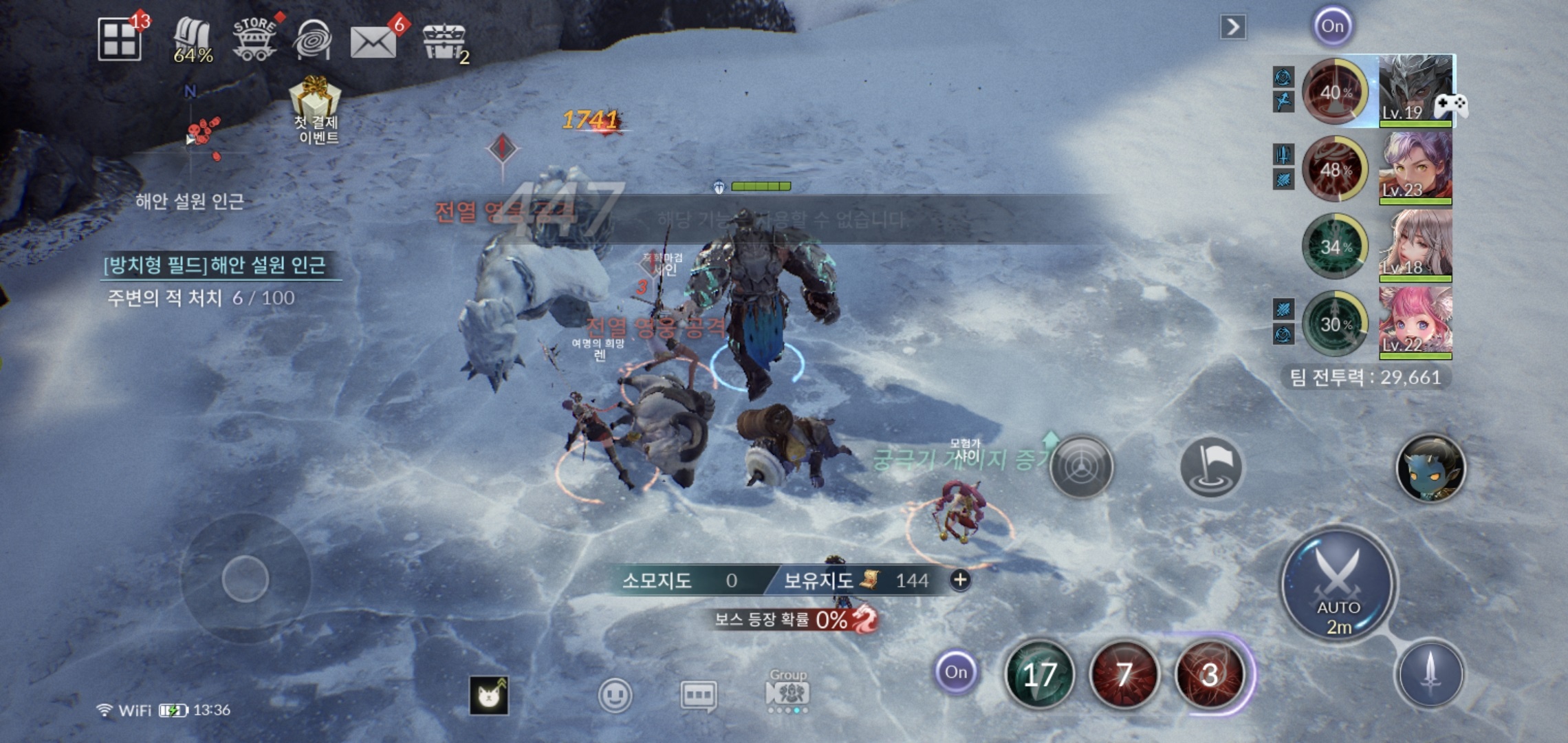Image resolution: width=1568 pixels, height=743 pixels.
Task: Toggle AUTO battle mode
Action: click(1338, 585)
